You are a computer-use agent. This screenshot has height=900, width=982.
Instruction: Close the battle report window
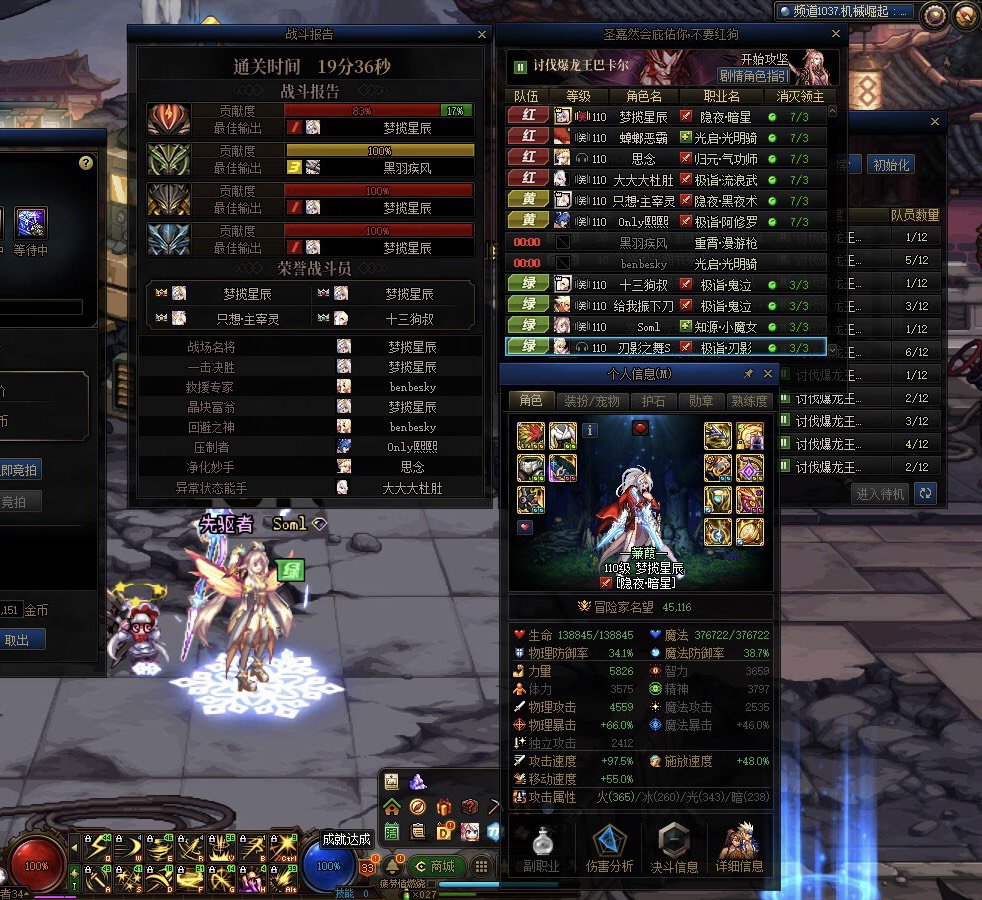coord(482,35)
